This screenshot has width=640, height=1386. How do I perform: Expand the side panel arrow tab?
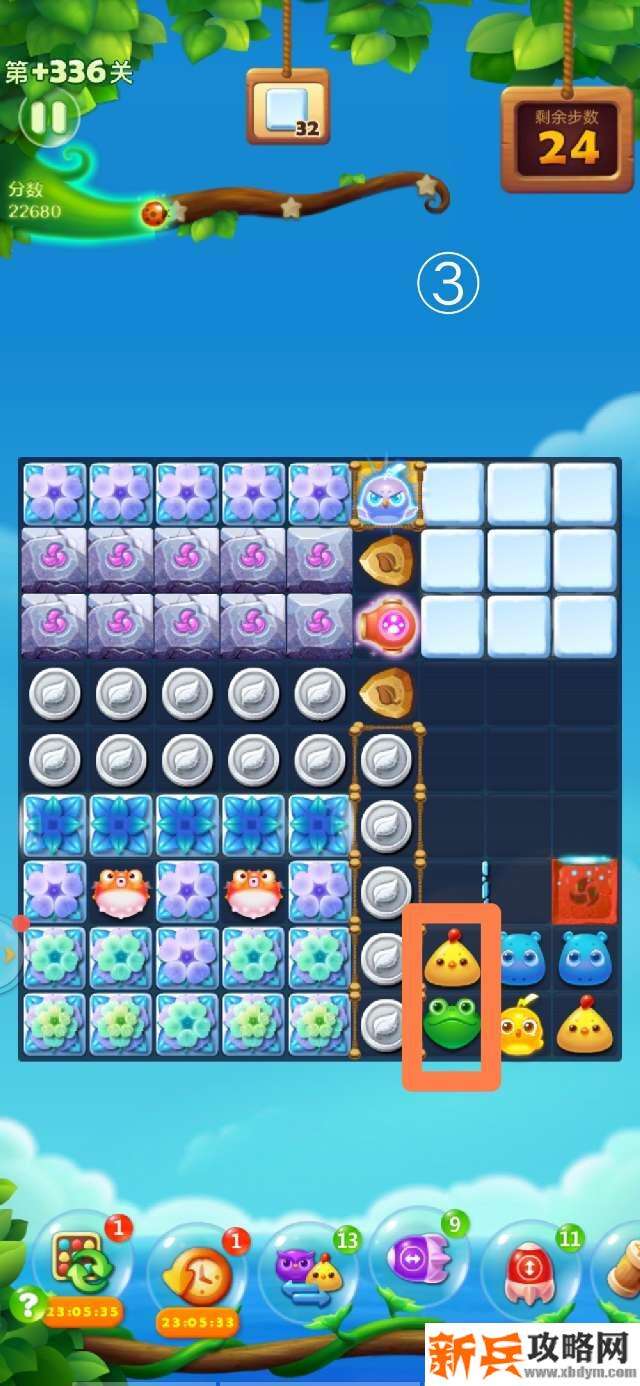point(9,953)
